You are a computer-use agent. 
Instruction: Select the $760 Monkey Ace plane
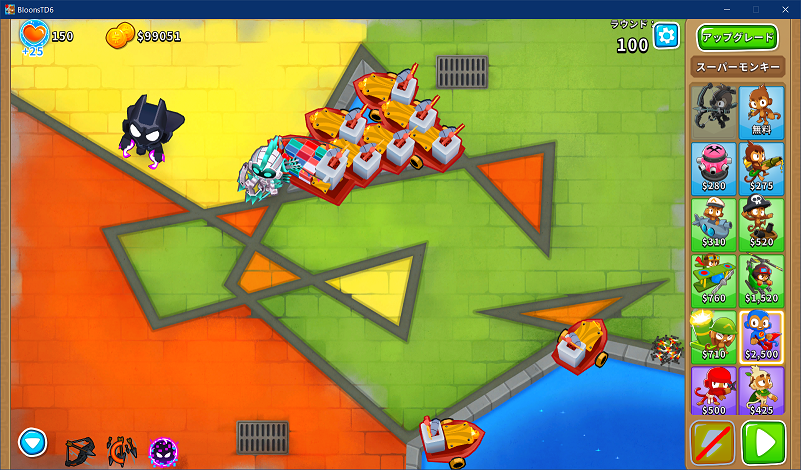click(x=713, y=278)
